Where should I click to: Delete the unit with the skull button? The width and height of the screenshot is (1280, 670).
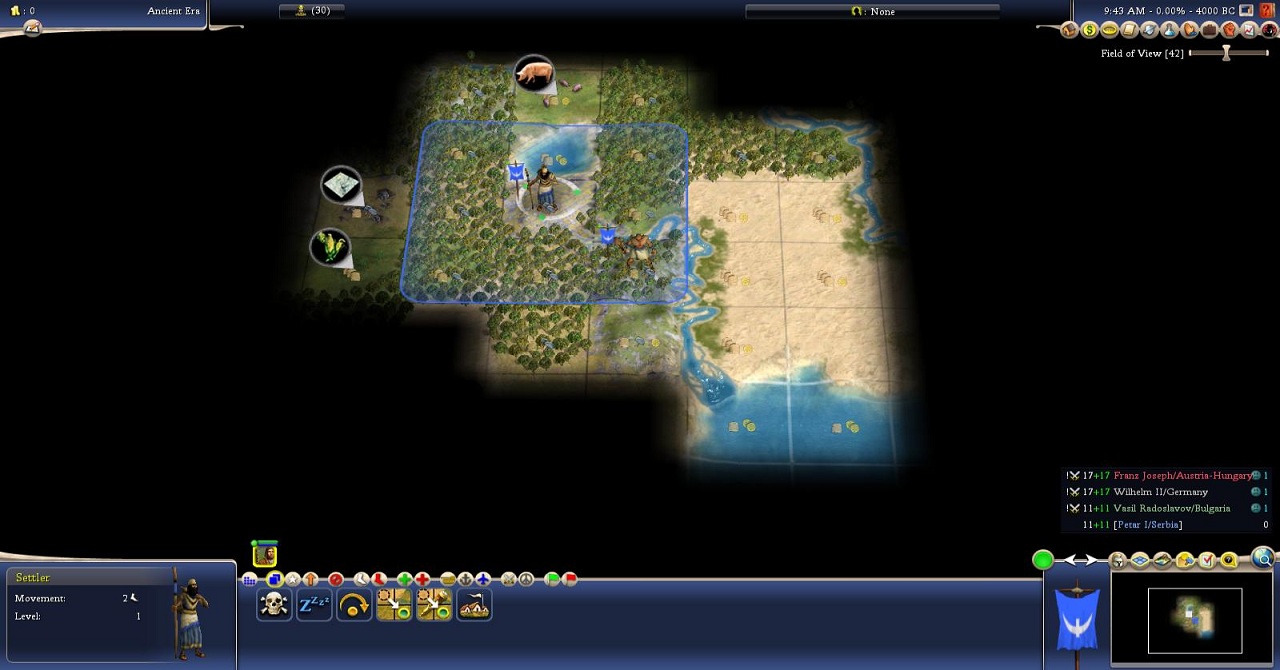274,605
